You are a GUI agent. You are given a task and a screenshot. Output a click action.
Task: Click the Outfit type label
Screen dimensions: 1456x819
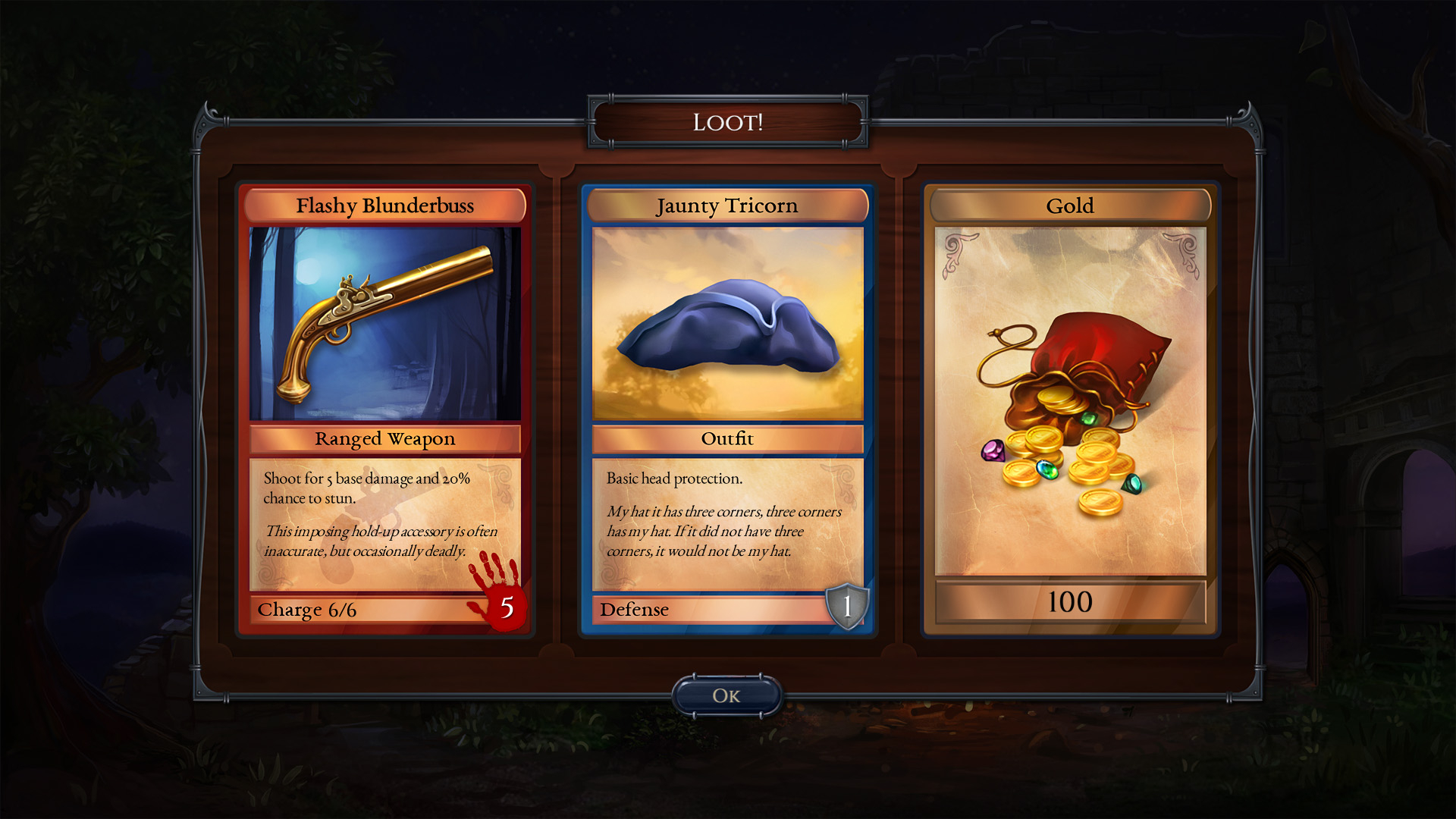tap(728, 438)
